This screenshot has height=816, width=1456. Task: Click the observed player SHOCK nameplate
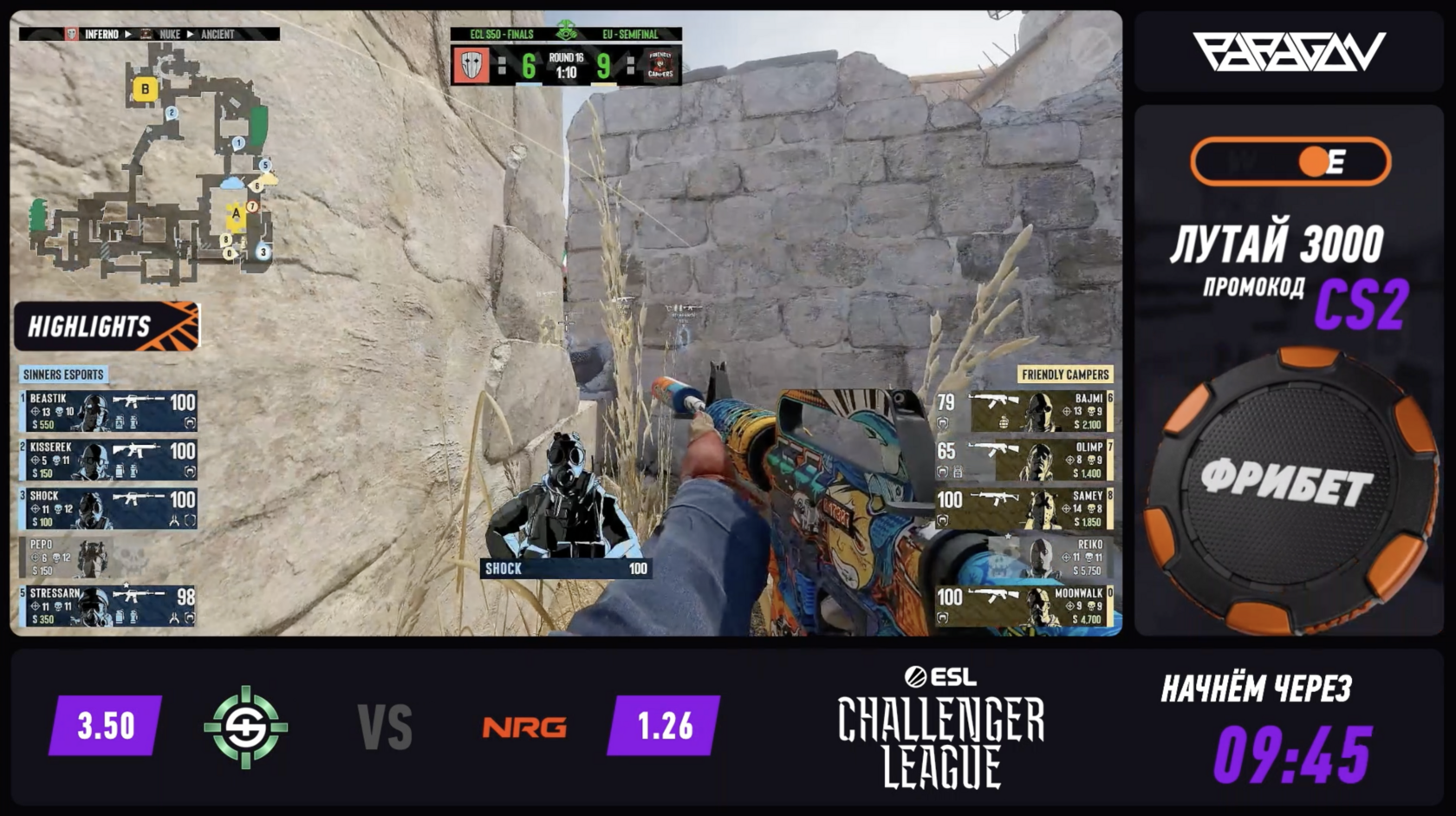pos(566,569)
